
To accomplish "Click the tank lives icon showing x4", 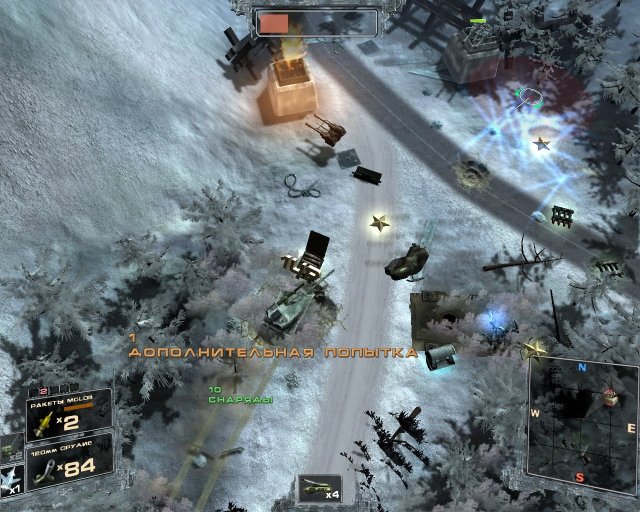I will (320, 488).
